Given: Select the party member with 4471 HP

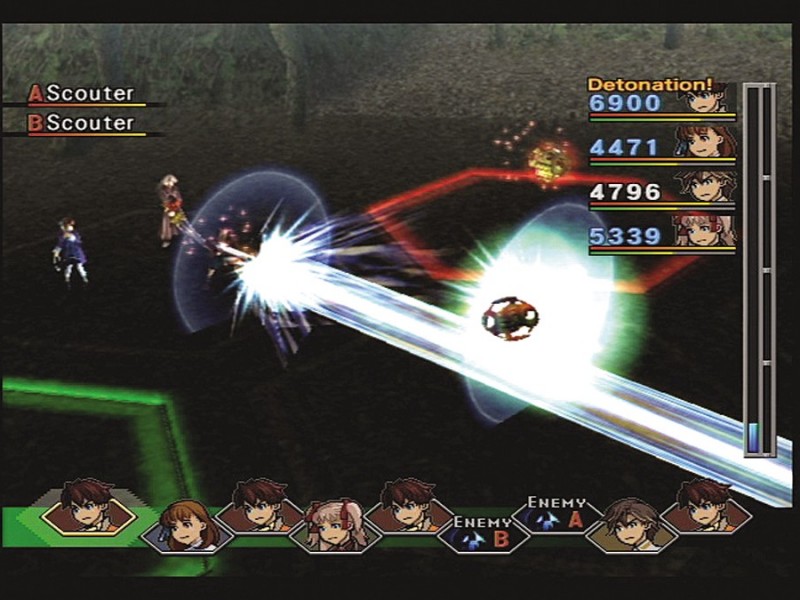Looking at the screenshot, I should pyautogui.click(x=662, y=147).
